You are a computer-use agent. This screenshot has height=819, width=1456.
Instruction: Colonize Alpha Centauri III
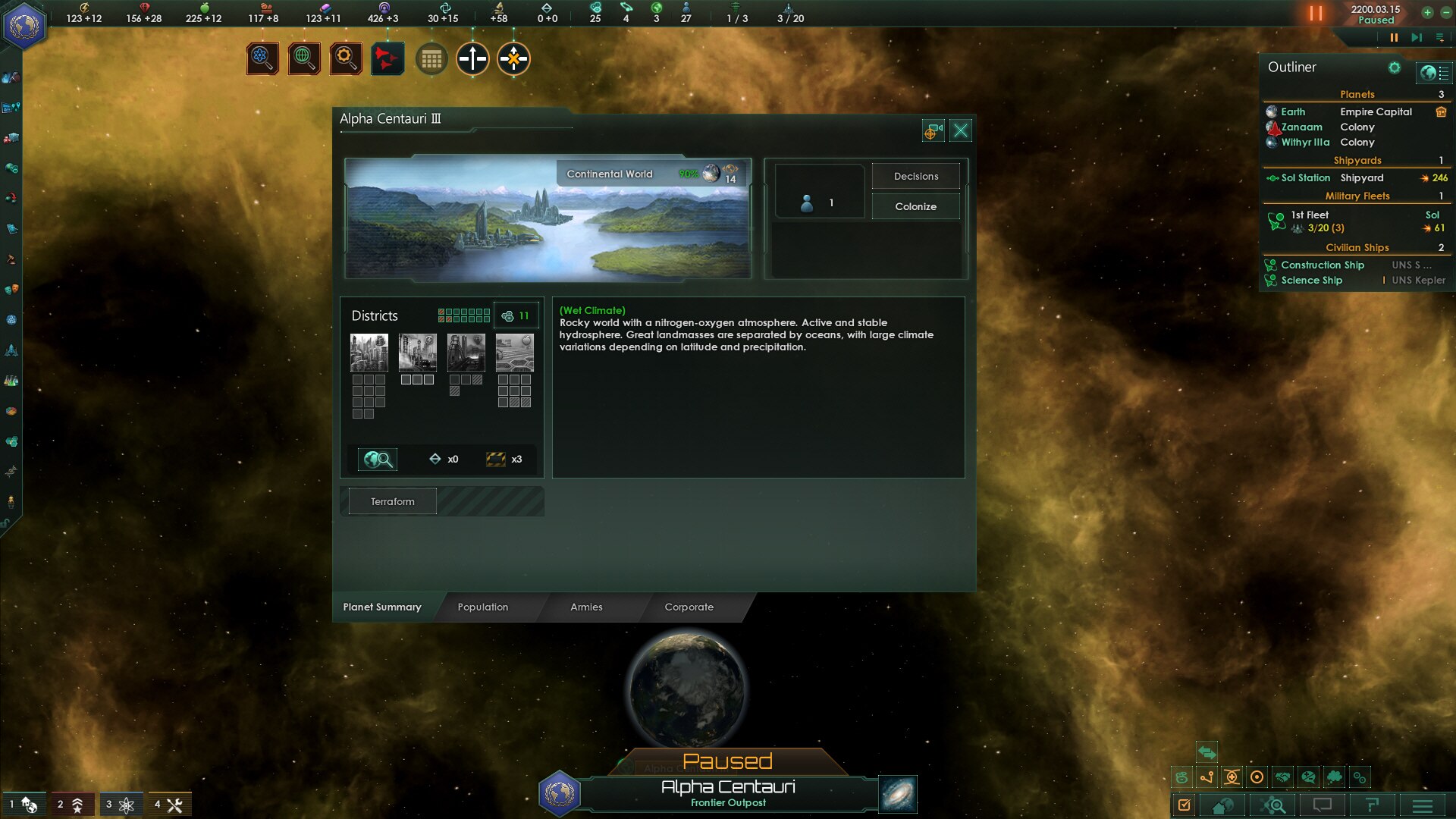coord(915,206)
